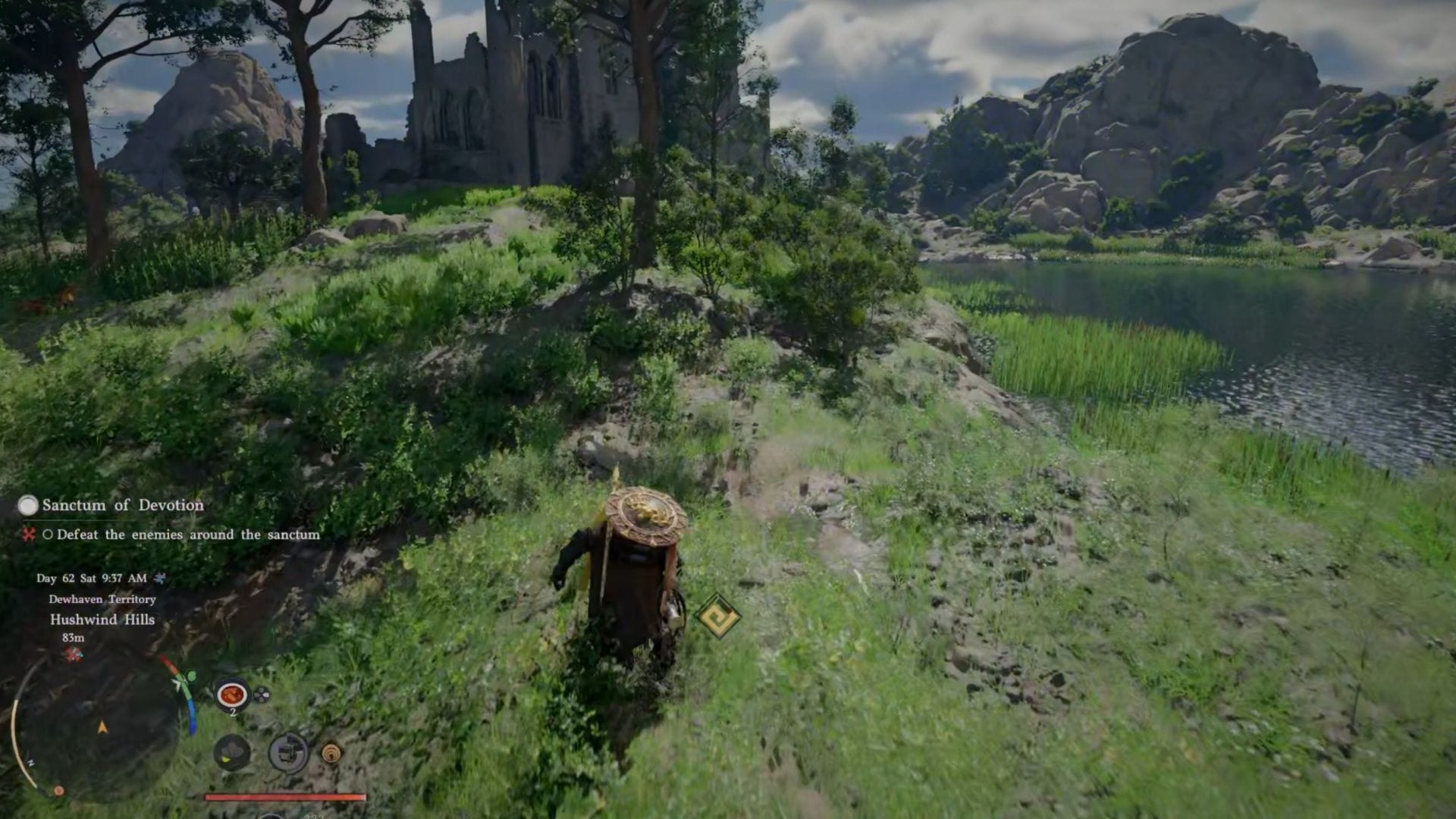Screen dimensions: 1456x819
Task: Select the red food plate consumable icon
Action: click(231, 694)
